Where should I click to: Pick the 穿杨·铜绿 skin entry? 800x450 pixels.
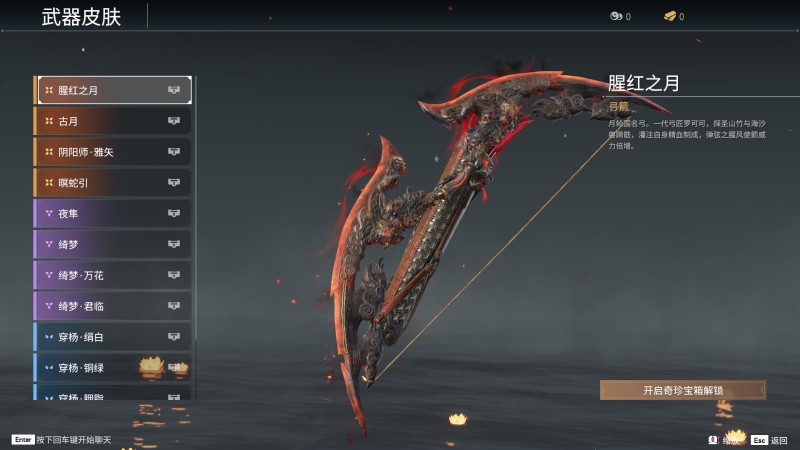(113, 368)
